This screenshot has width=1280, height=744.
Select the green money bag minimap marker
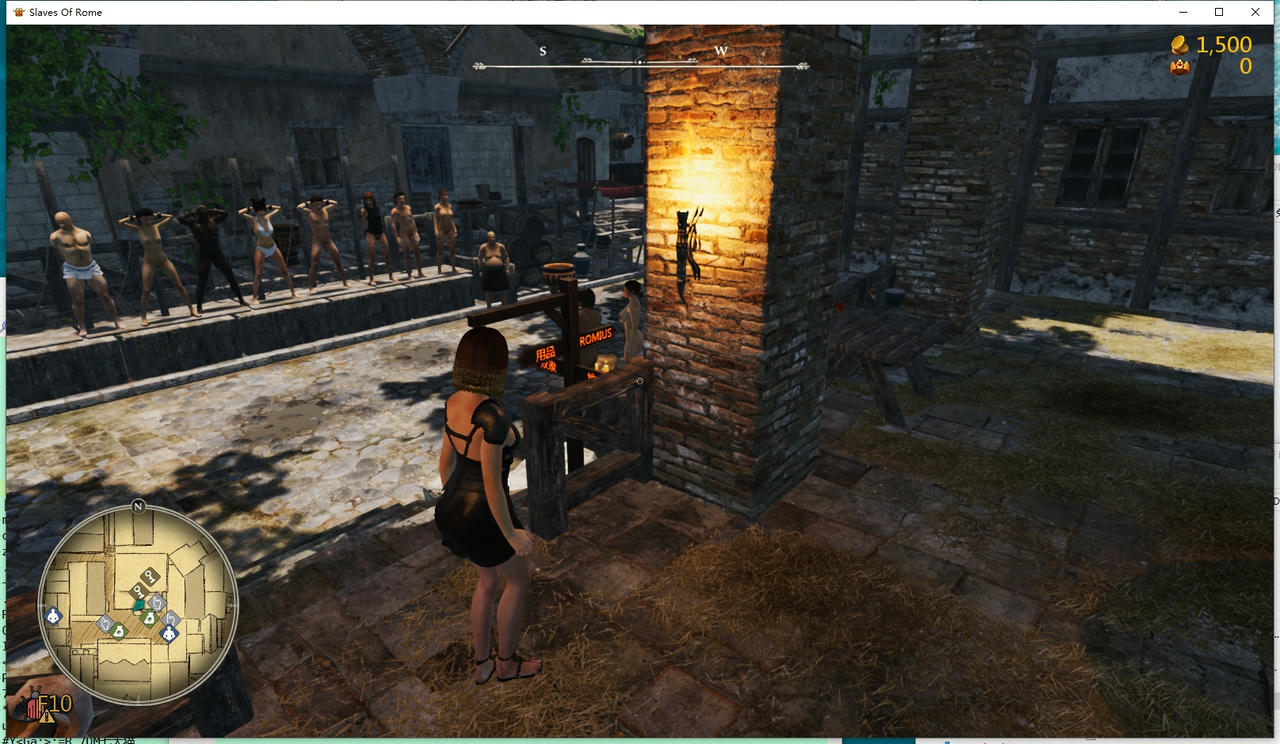point(148,618)
